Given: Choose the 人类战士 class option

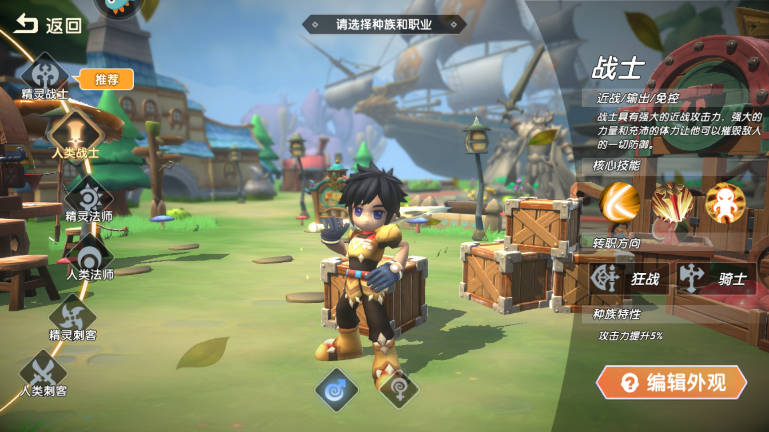Looking at the screenshot, I should 75,133.
